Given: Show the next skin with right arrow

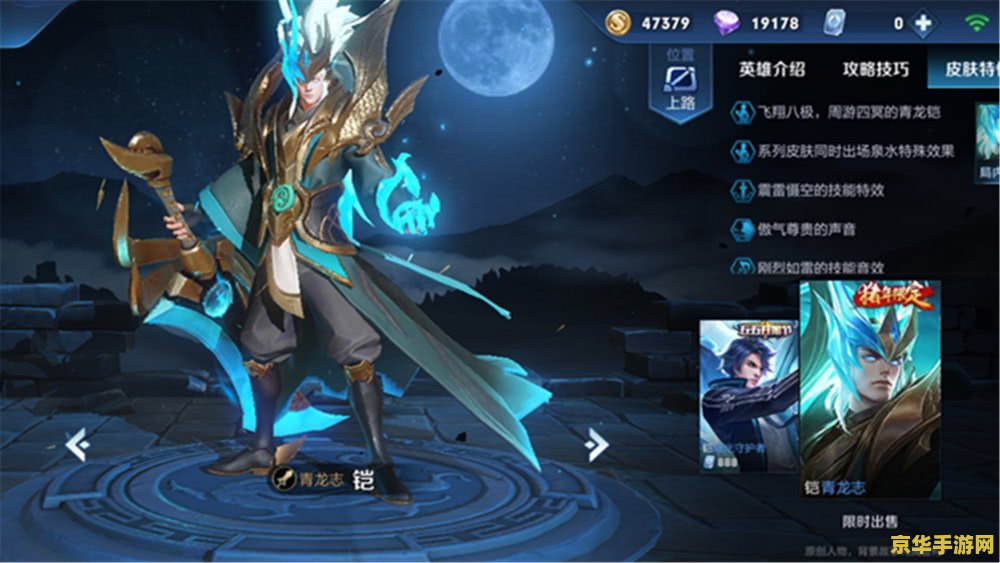Looking at the screenshot, I should pyautogui.click(x=597, y=443).
